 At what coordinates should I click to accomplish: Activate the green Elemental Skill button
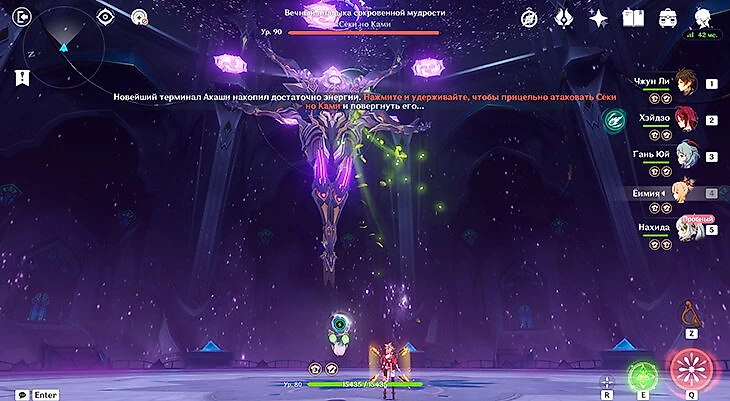pyautogui.click(x=640, y=374)
